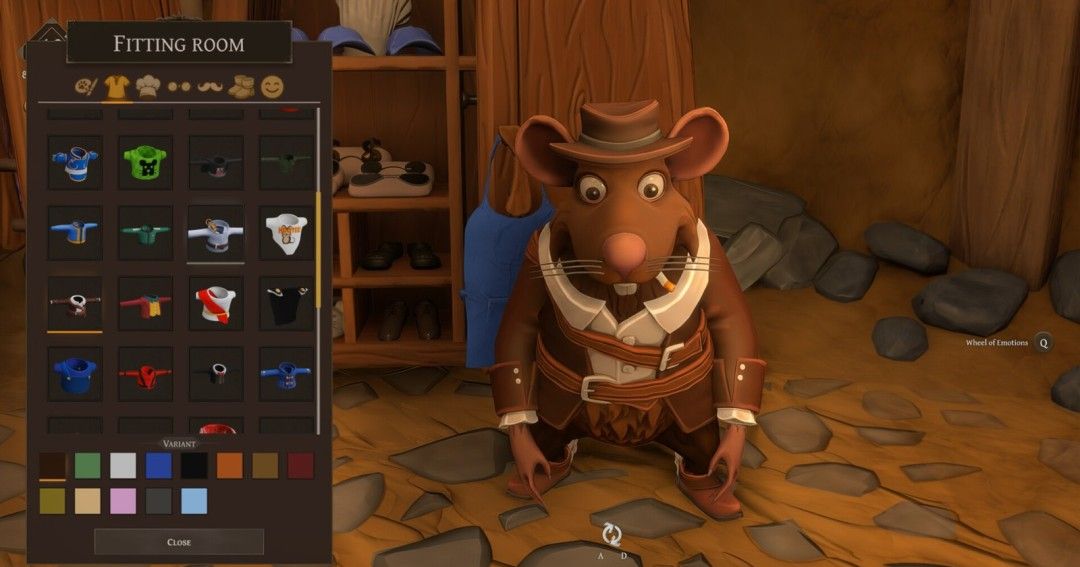Select the blue overalls outfit

pos(75,374)
